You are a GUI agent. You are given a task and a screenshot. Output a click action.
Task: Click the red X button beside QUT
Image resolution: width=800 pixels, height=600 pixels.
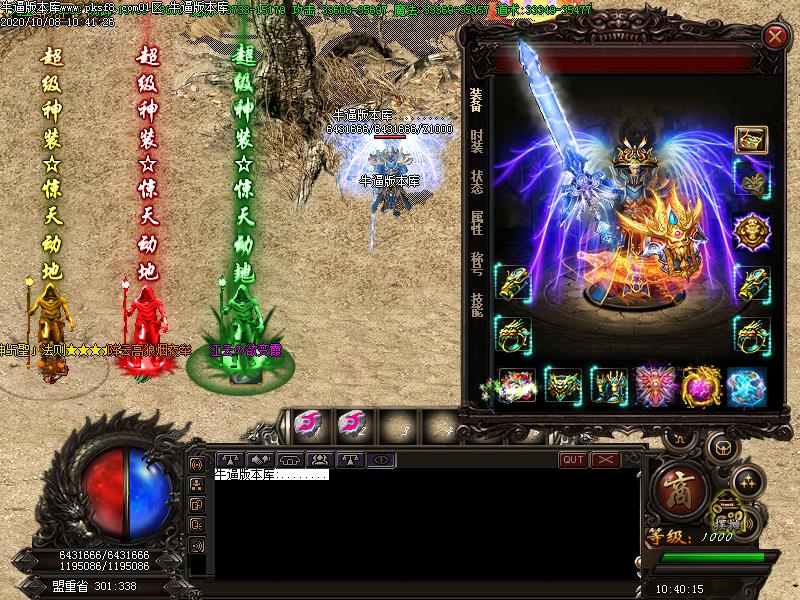coord(605,460)
